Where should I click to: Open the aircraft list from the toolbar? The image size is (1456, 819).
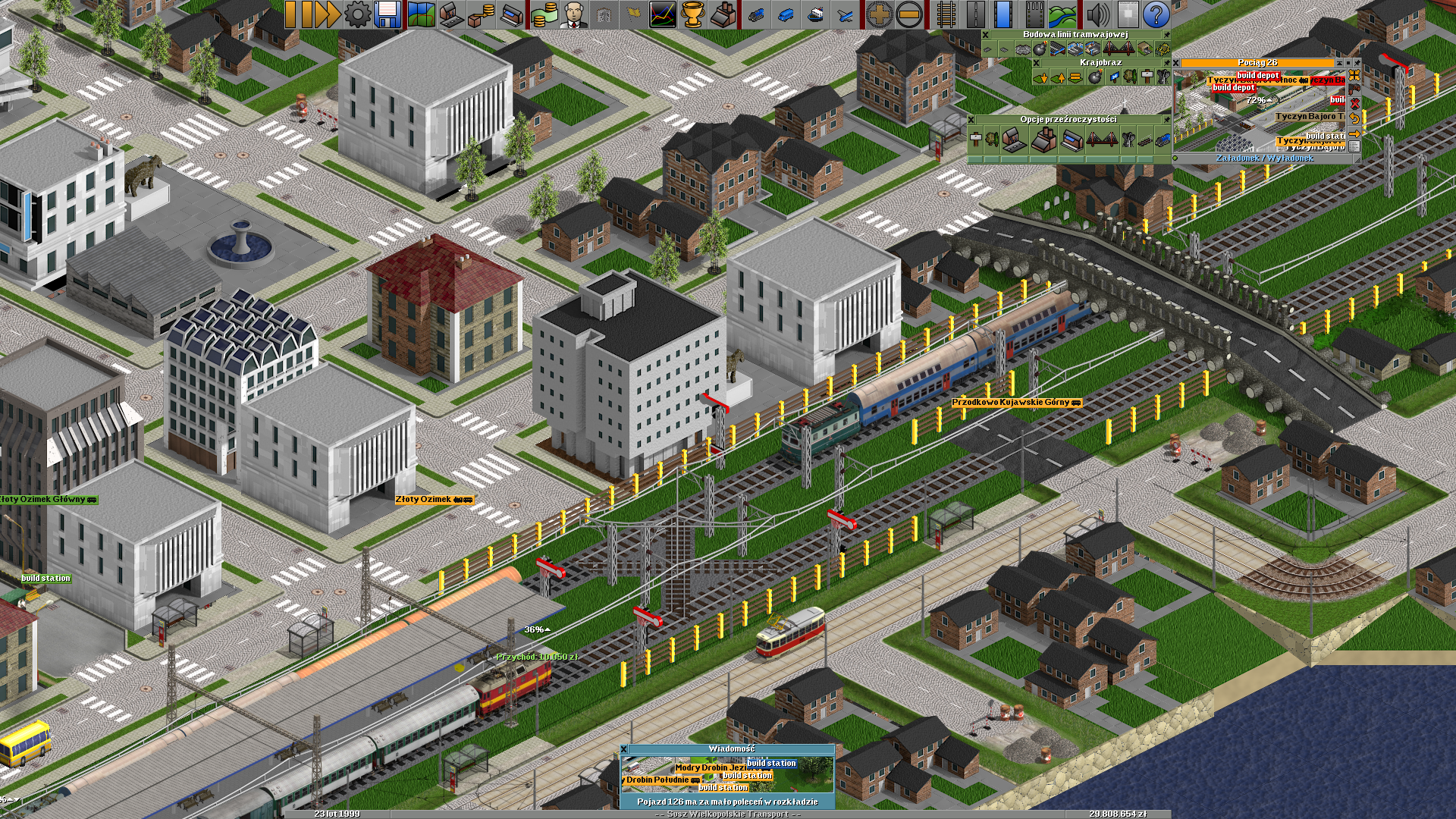coord(846,14)
